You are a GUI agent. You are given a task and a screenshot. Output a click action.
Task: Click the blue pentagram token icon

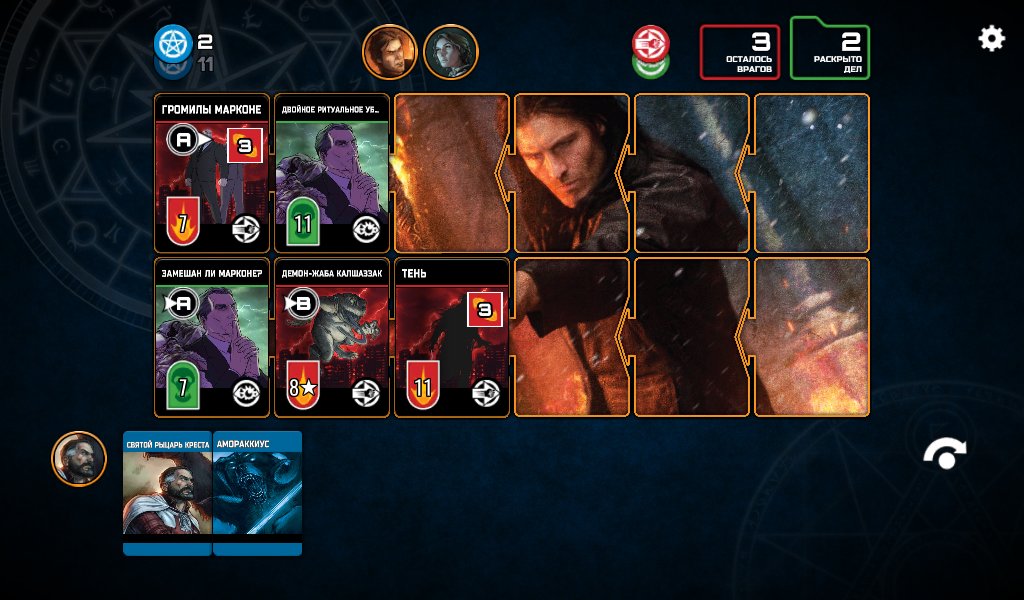172,44
